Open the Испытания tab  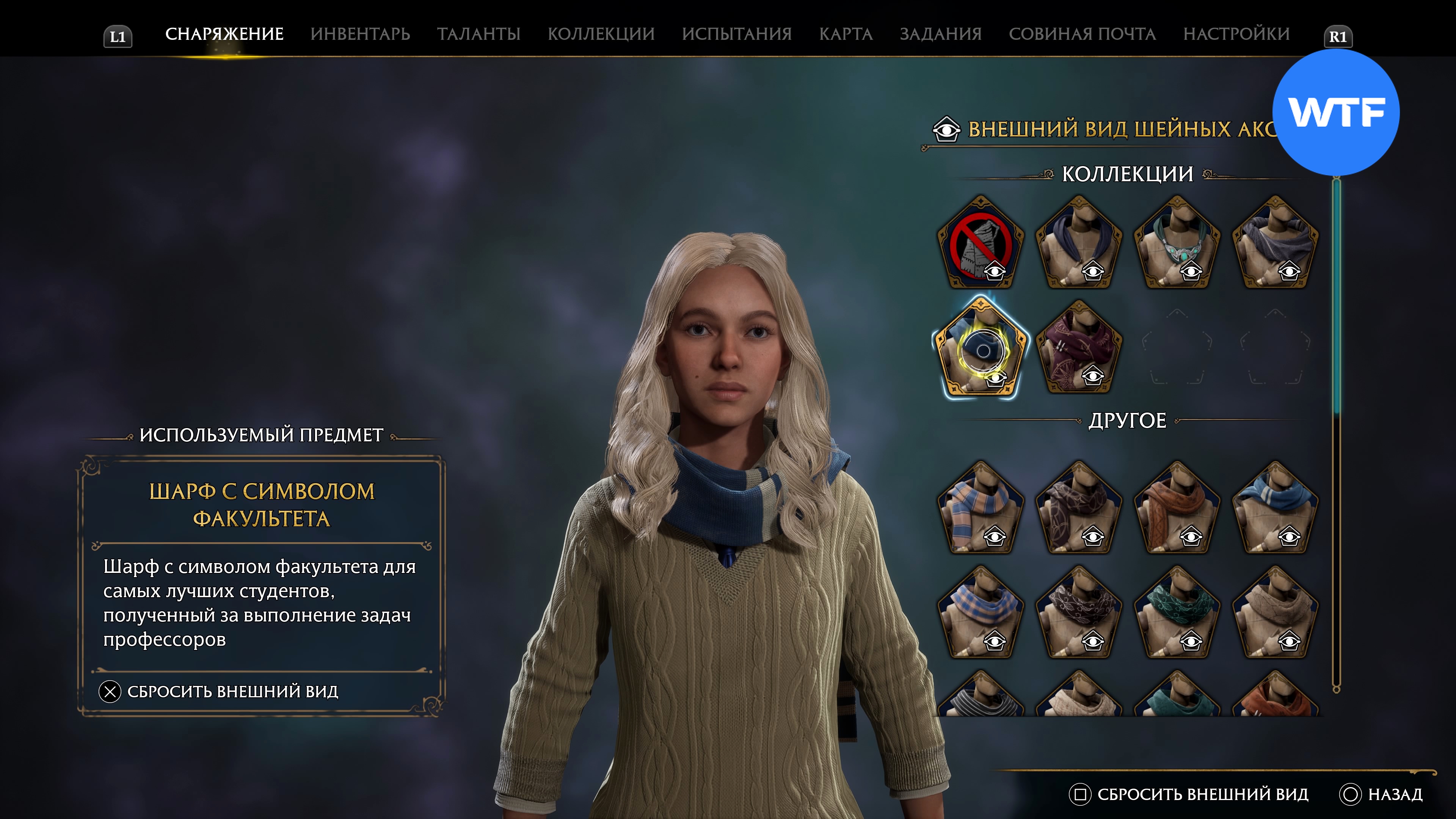(x=736, y=34)
